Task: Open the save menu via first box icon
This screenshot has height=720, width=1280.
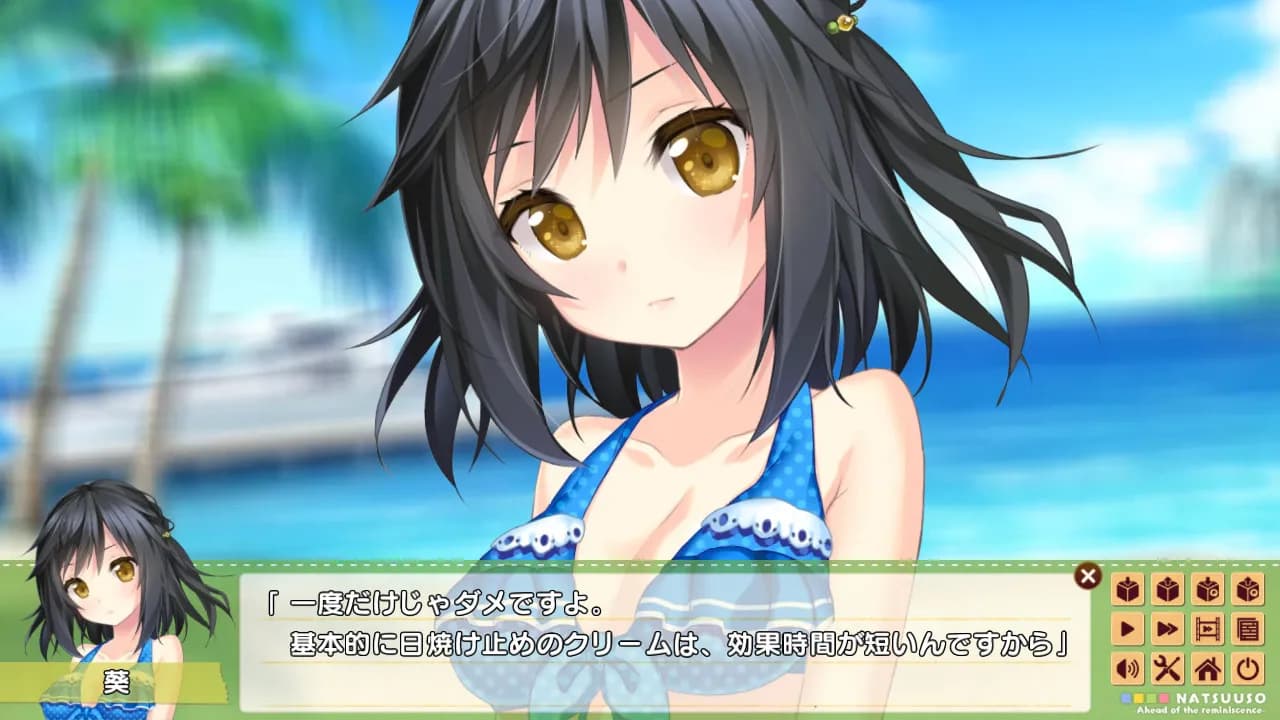Action: coord(1126,588)
